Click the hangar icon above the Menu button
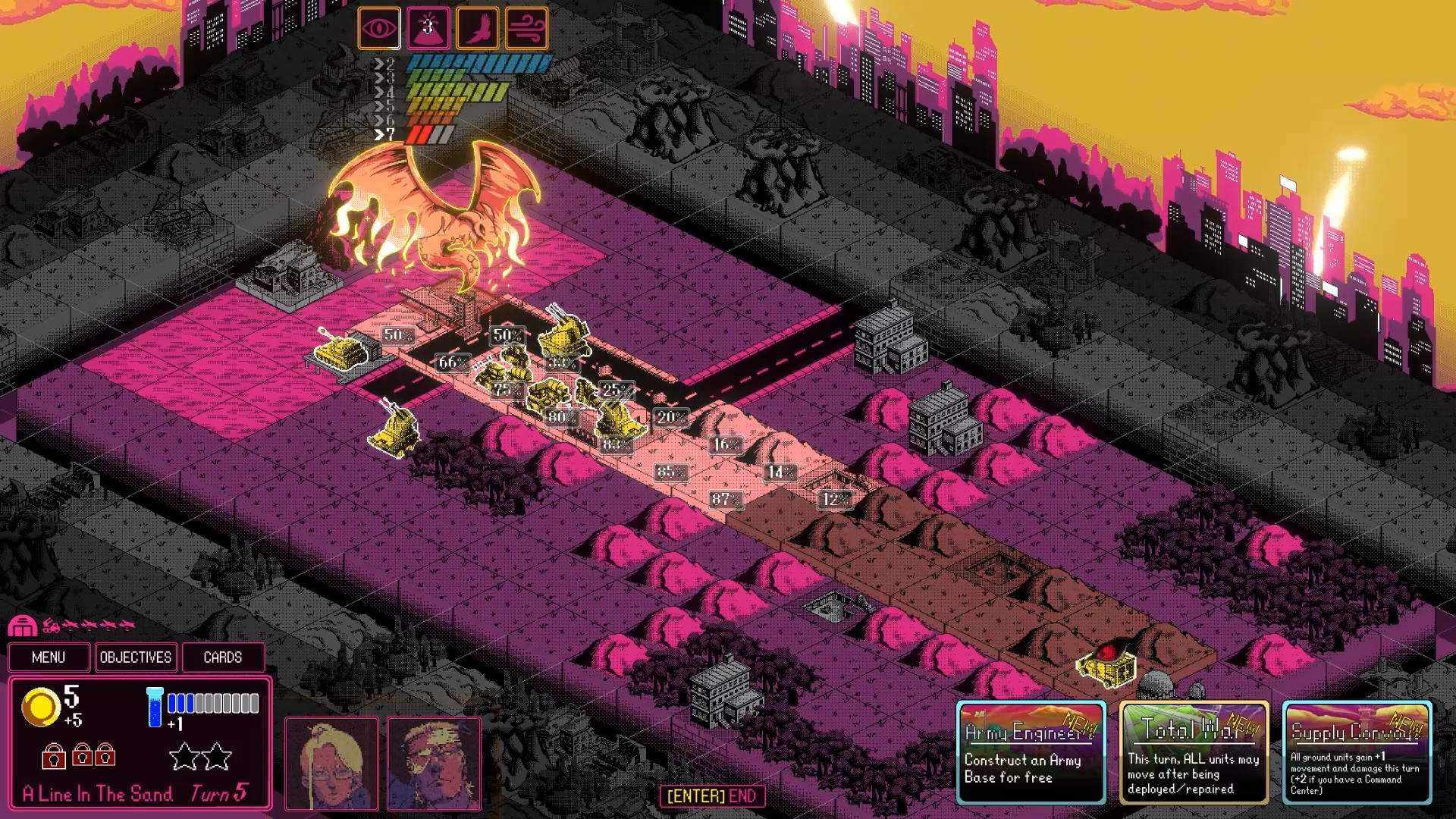Image resolution: width=1456 pixels, height=819 pixels. click(x=24, y=627)
